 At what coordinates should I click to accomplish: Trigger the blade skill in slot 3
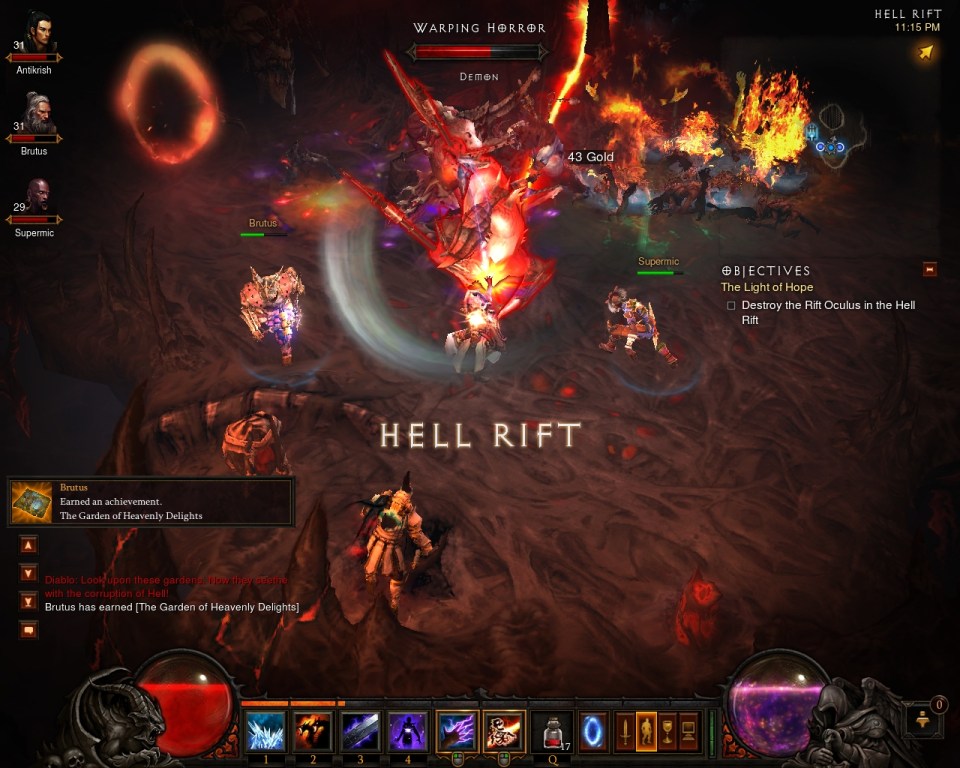click(x=361, y=731)
